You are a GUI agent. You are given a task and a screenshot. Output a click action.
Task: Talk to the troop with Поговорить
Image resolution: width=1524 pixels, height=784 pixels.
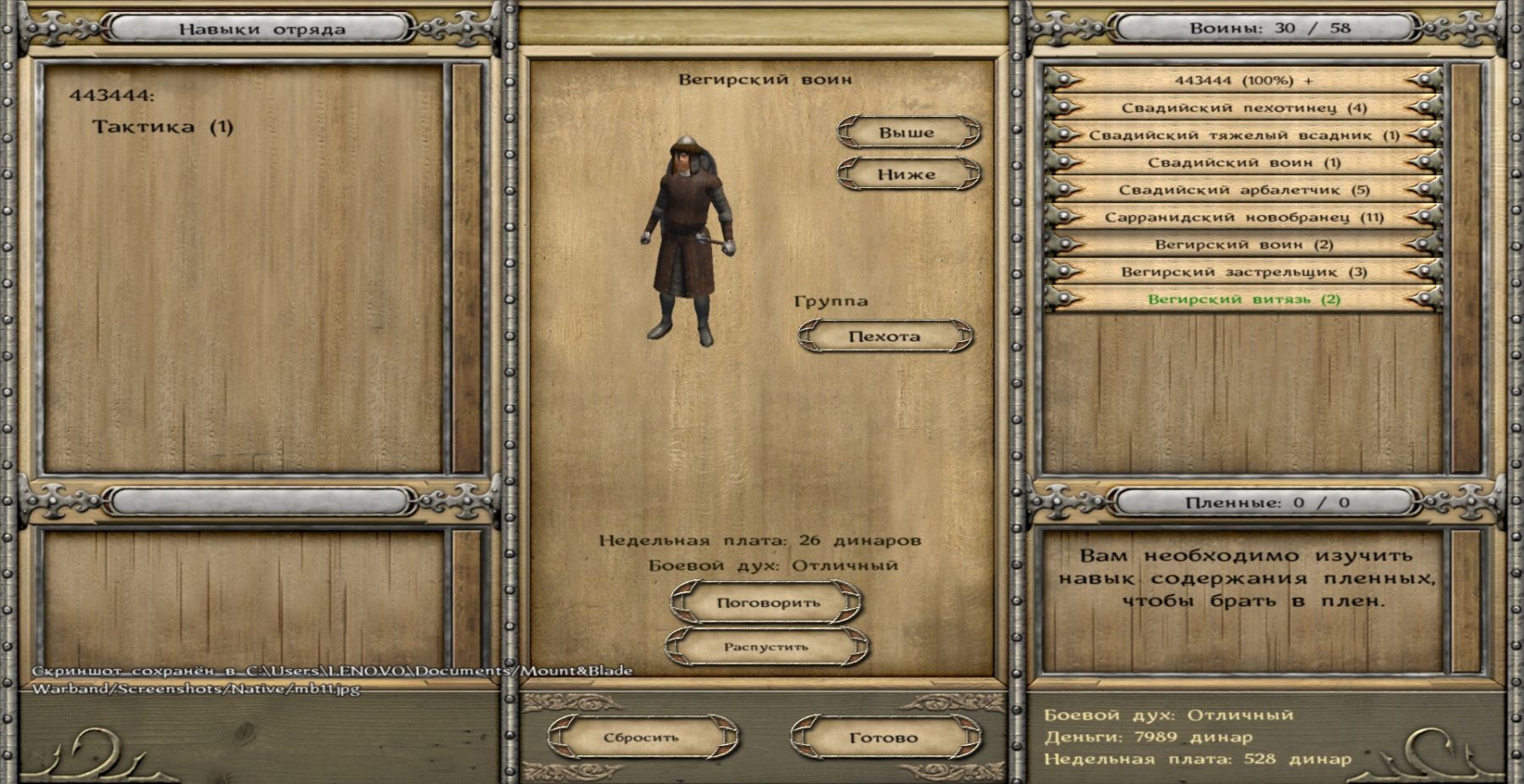(767, 603)
